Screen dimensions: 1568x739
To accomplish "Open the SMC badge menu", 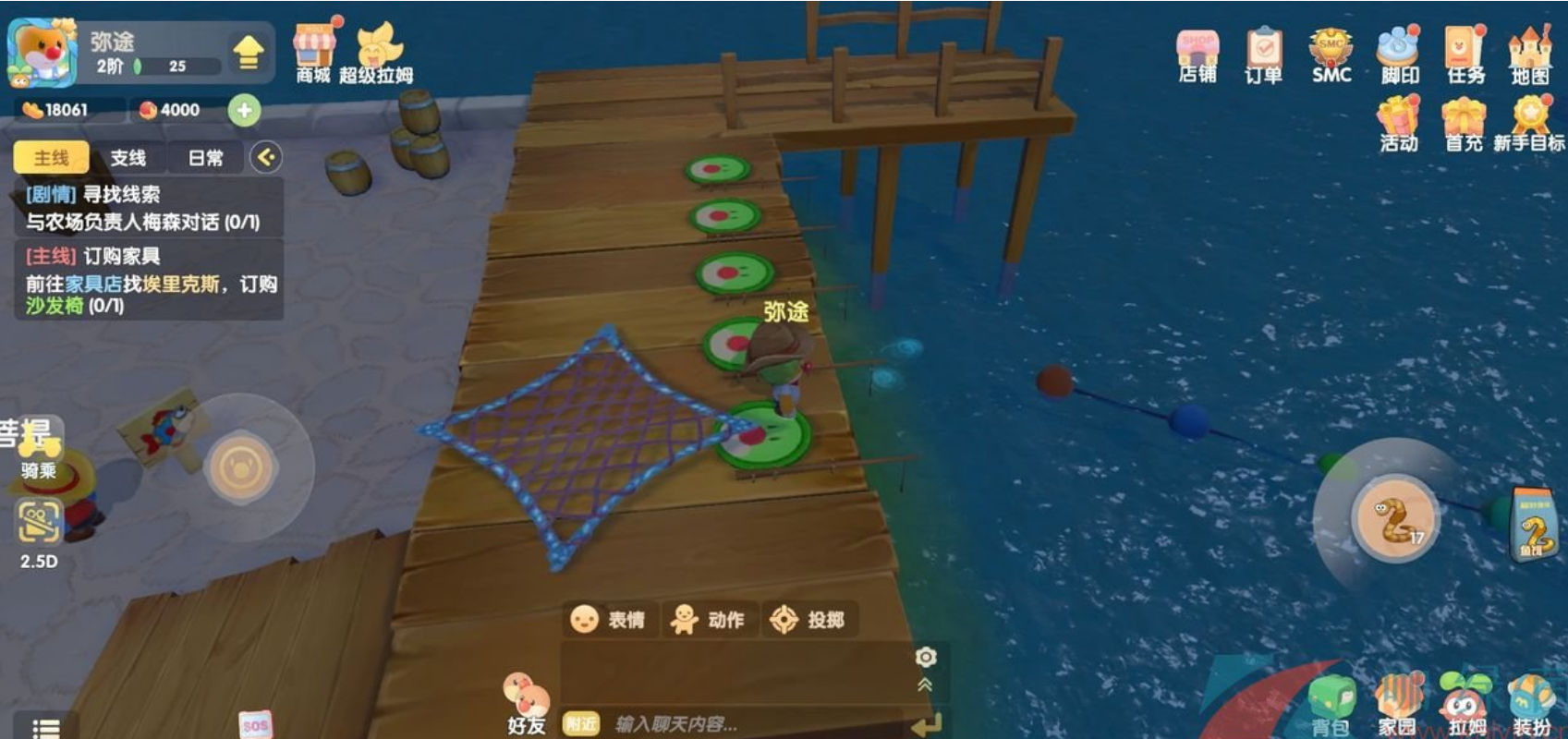I will (x=1331, y=54).
